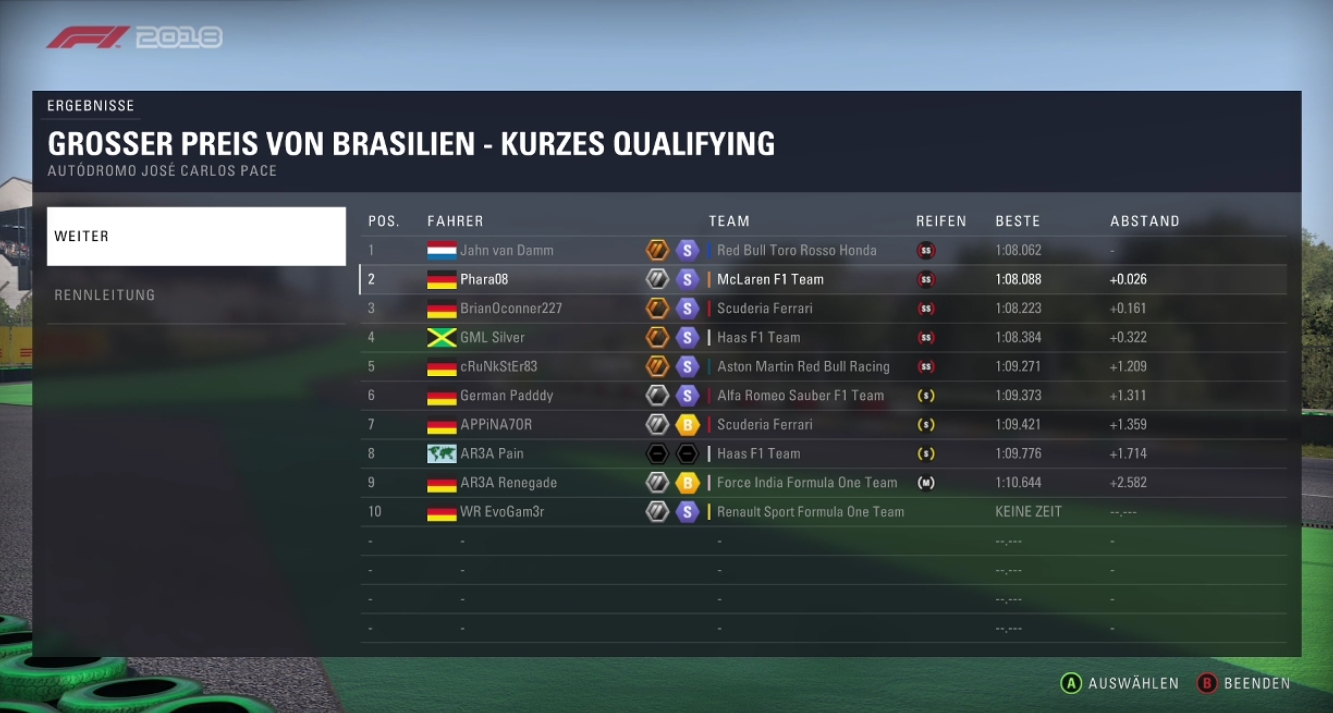The width and height of the screenshot is (1333, 713).
Task: Open the Rennleitung menu entry
Action: (x=196, y=295)
